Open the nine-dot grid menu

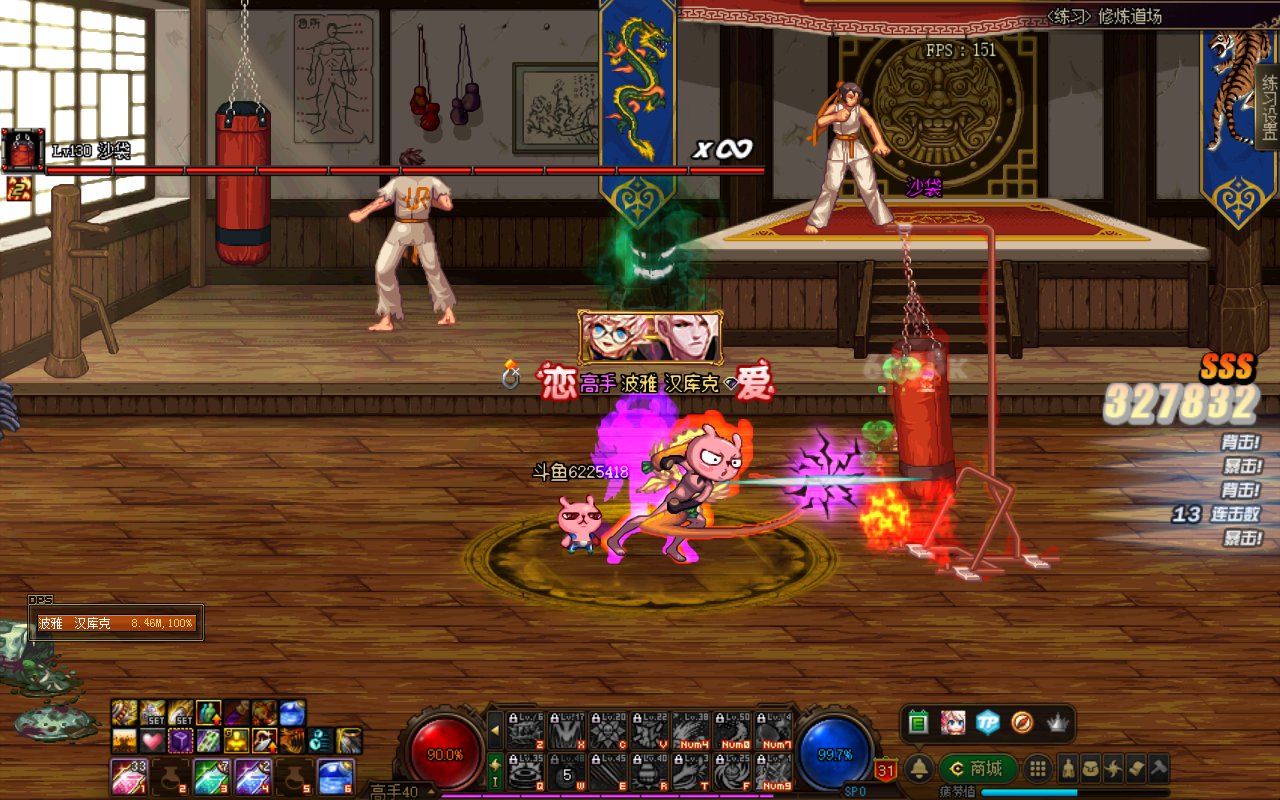(1038, 768)
